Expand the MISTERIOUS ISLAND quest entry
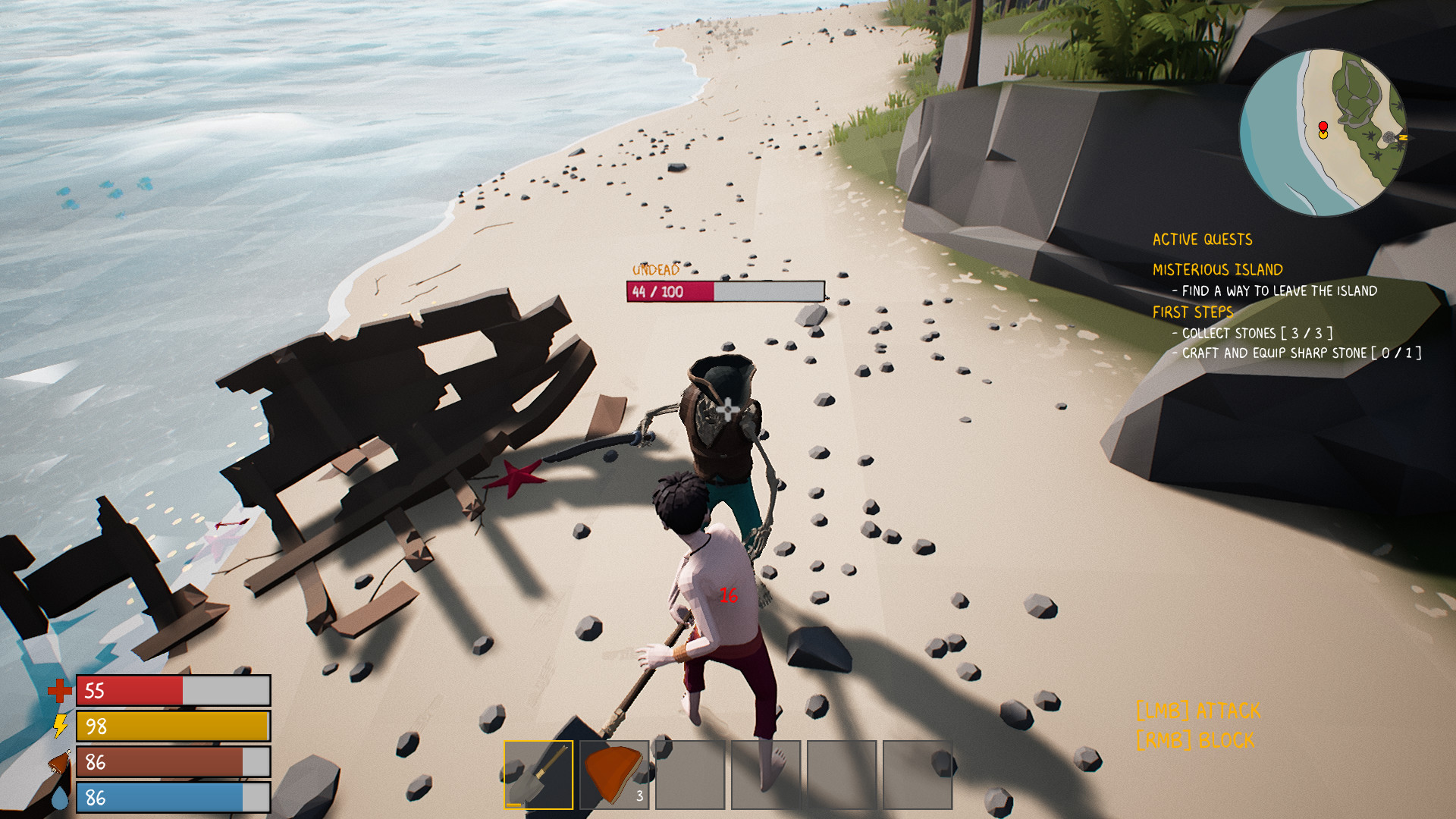The height and width of the screenshot is (819, 1456). coord(1217,268)
